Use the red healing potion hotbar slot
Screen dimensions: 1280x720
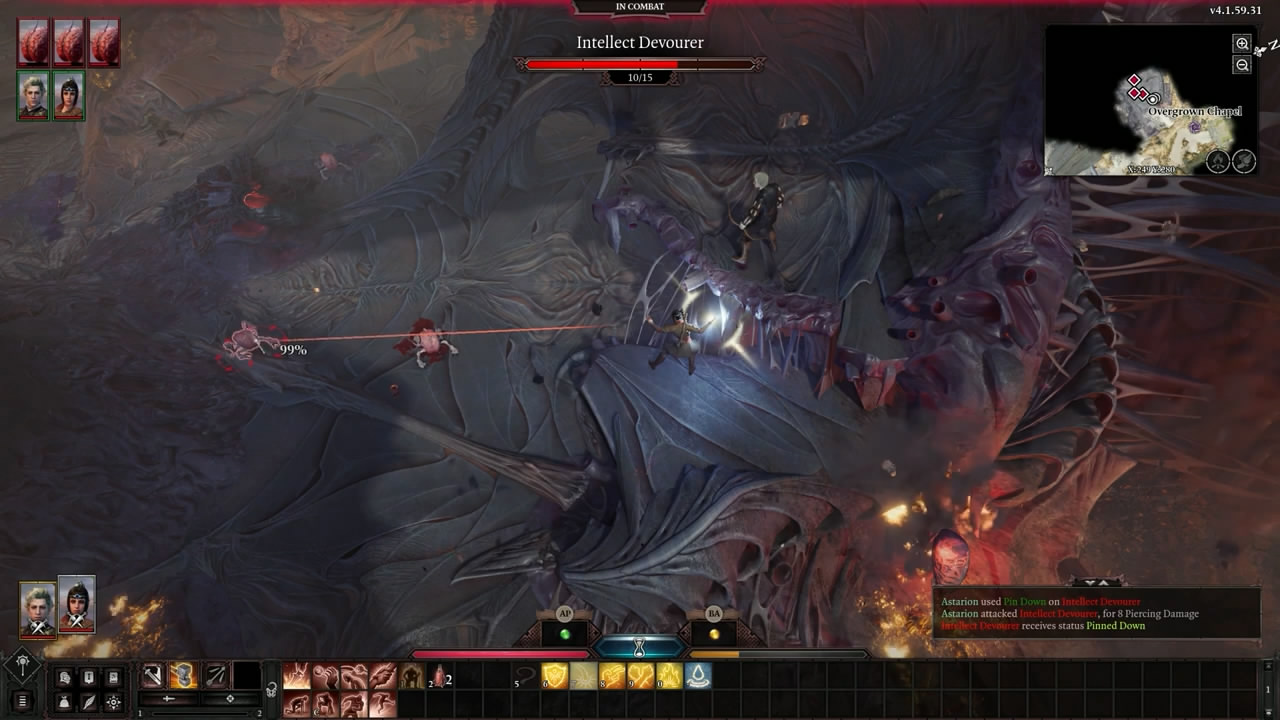click(x=439, y=677)
